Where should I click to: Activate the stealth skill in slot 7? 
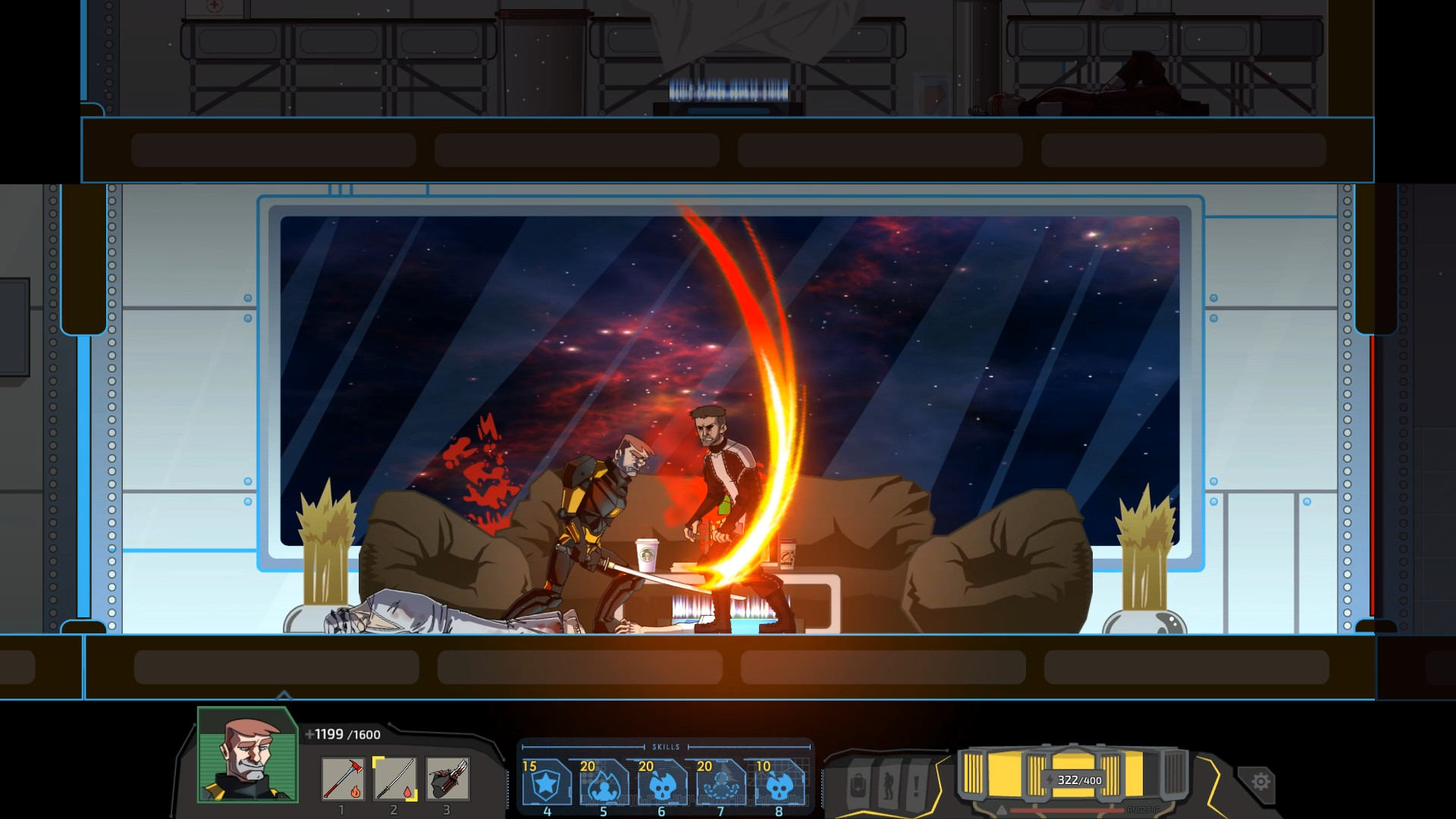point(721,786)
